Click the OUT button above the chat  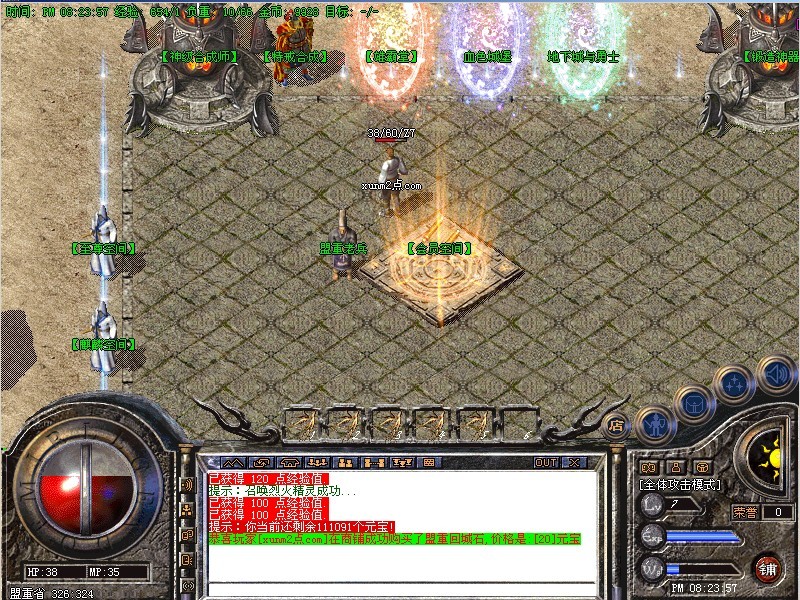tap(546, 463)
